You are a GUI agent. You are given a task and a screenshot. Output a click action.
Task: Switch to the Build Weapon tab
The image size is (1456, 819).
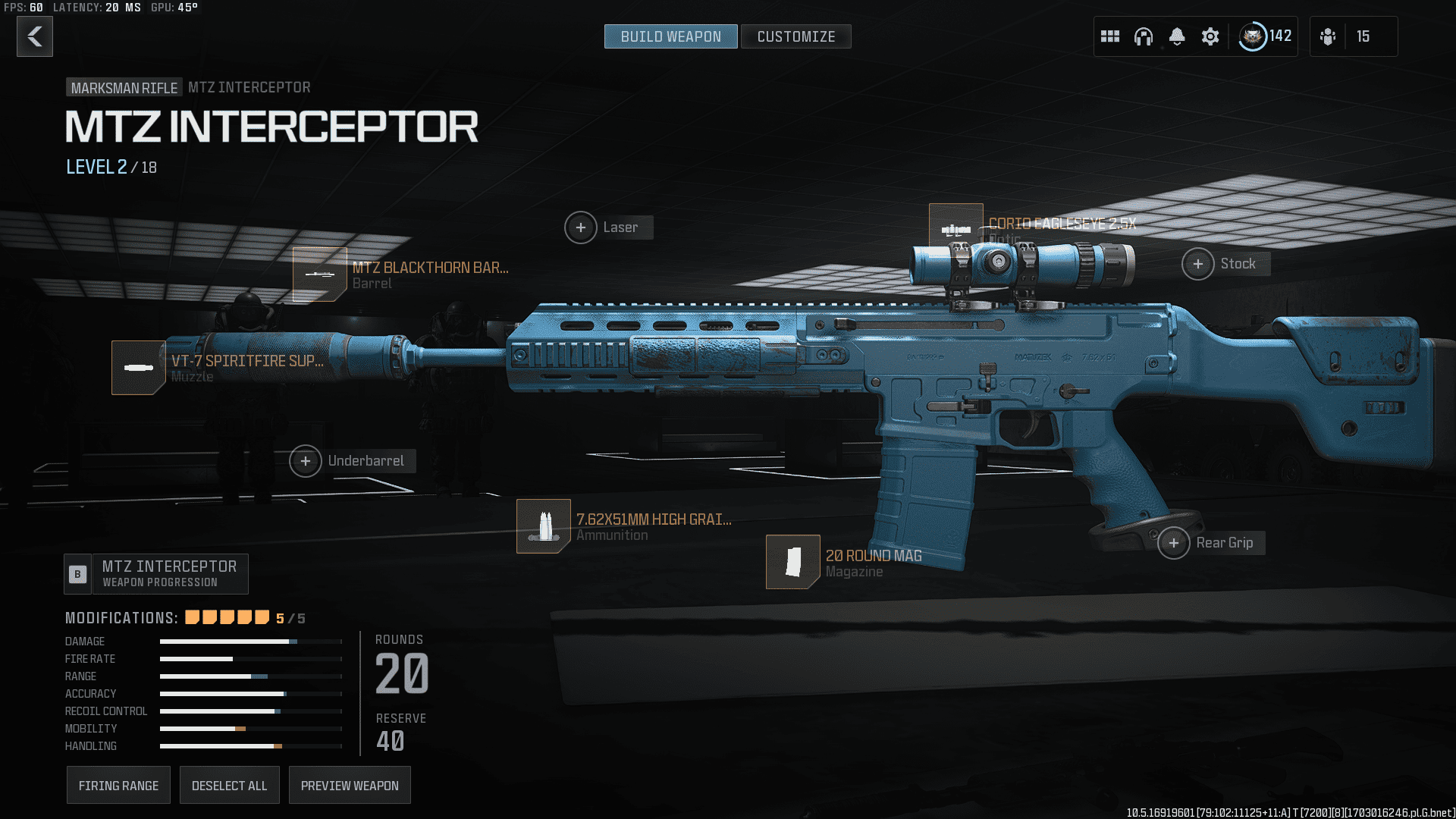pos(670,36)
